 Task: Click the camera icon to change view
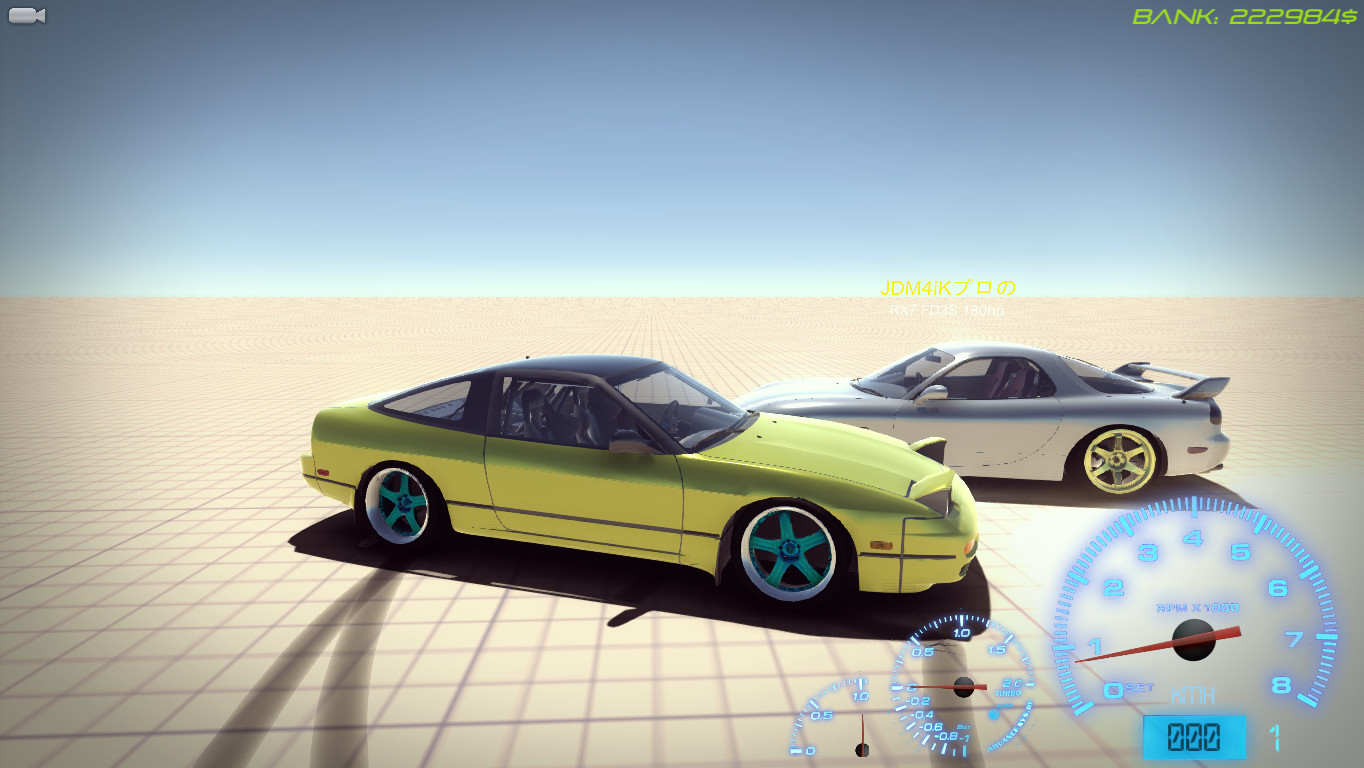tap(25, 14)
